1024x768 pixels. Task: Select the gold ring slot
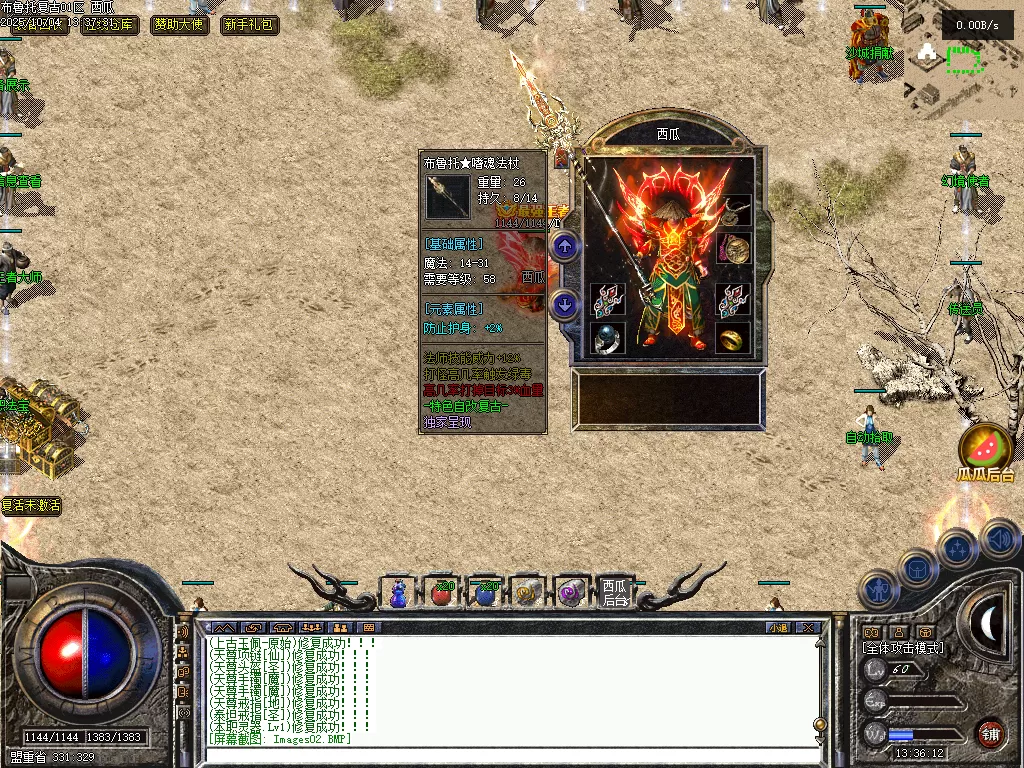click(733, 338)
